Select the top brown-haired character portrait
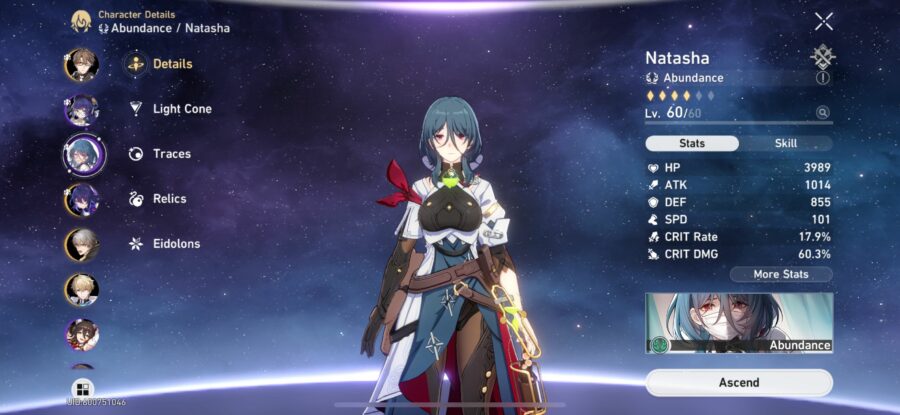 click(82, 64)
